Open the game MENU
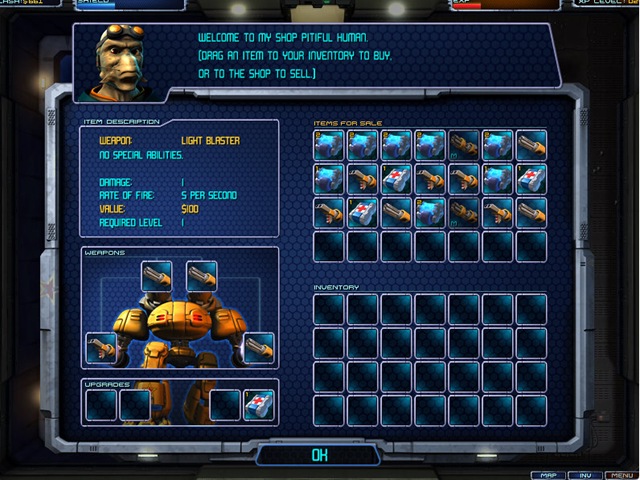The width and height of the screenshot is (640, 480). [x=621, y=474]
